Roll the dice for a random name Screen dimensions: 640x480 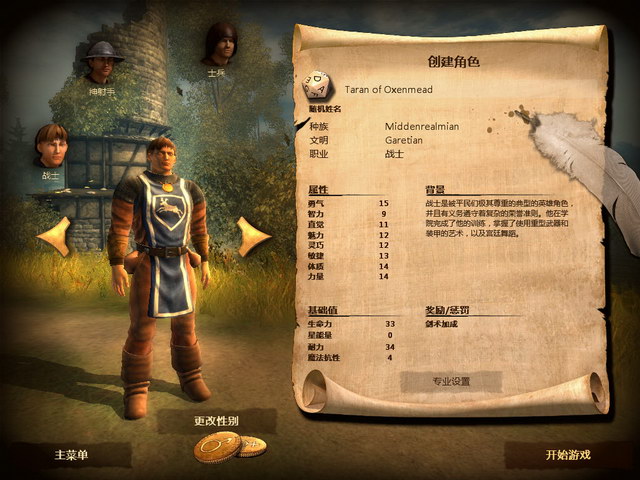coord(318,84)
